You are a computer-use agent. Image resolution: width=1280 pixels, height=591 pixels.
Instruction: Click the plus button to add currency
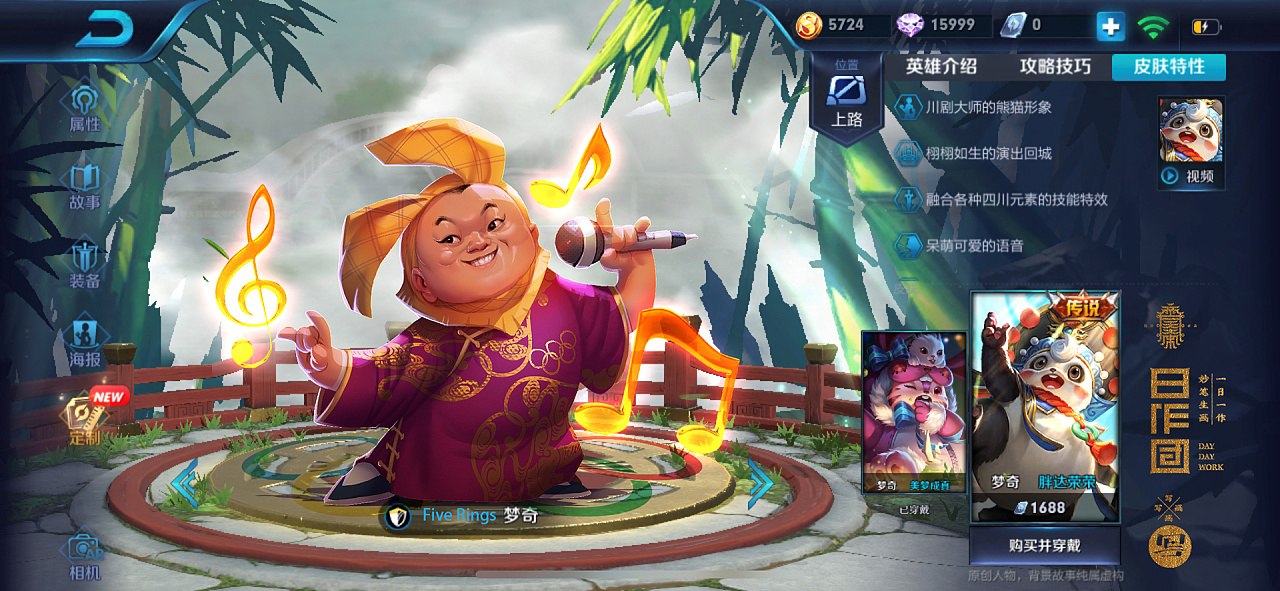1110,26
